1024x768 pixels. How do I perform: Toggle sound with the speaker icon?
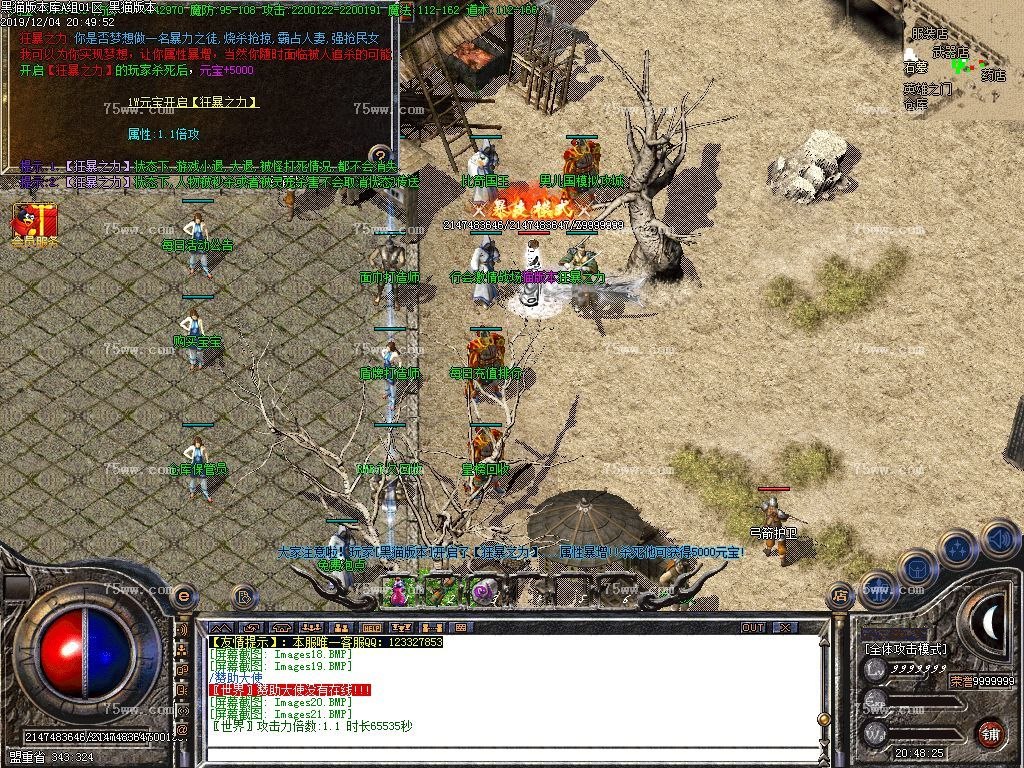(998, 540)
